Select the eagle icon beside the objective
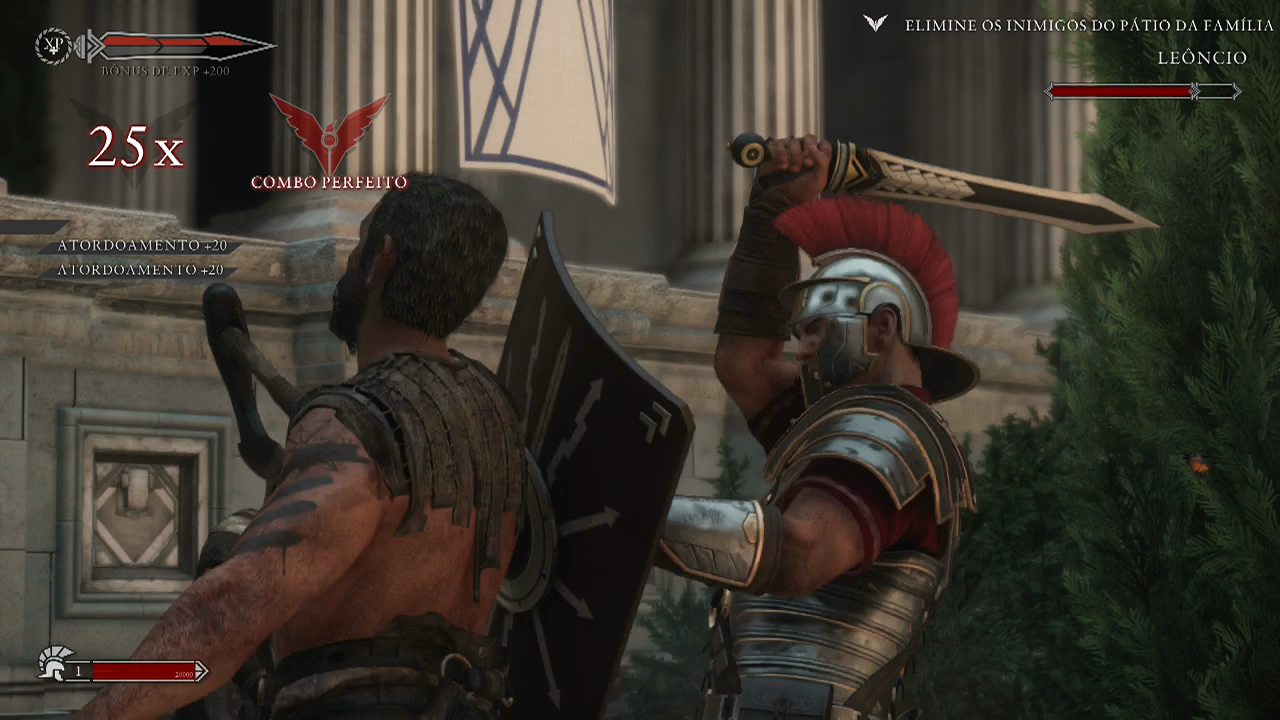 coord(875,23)
